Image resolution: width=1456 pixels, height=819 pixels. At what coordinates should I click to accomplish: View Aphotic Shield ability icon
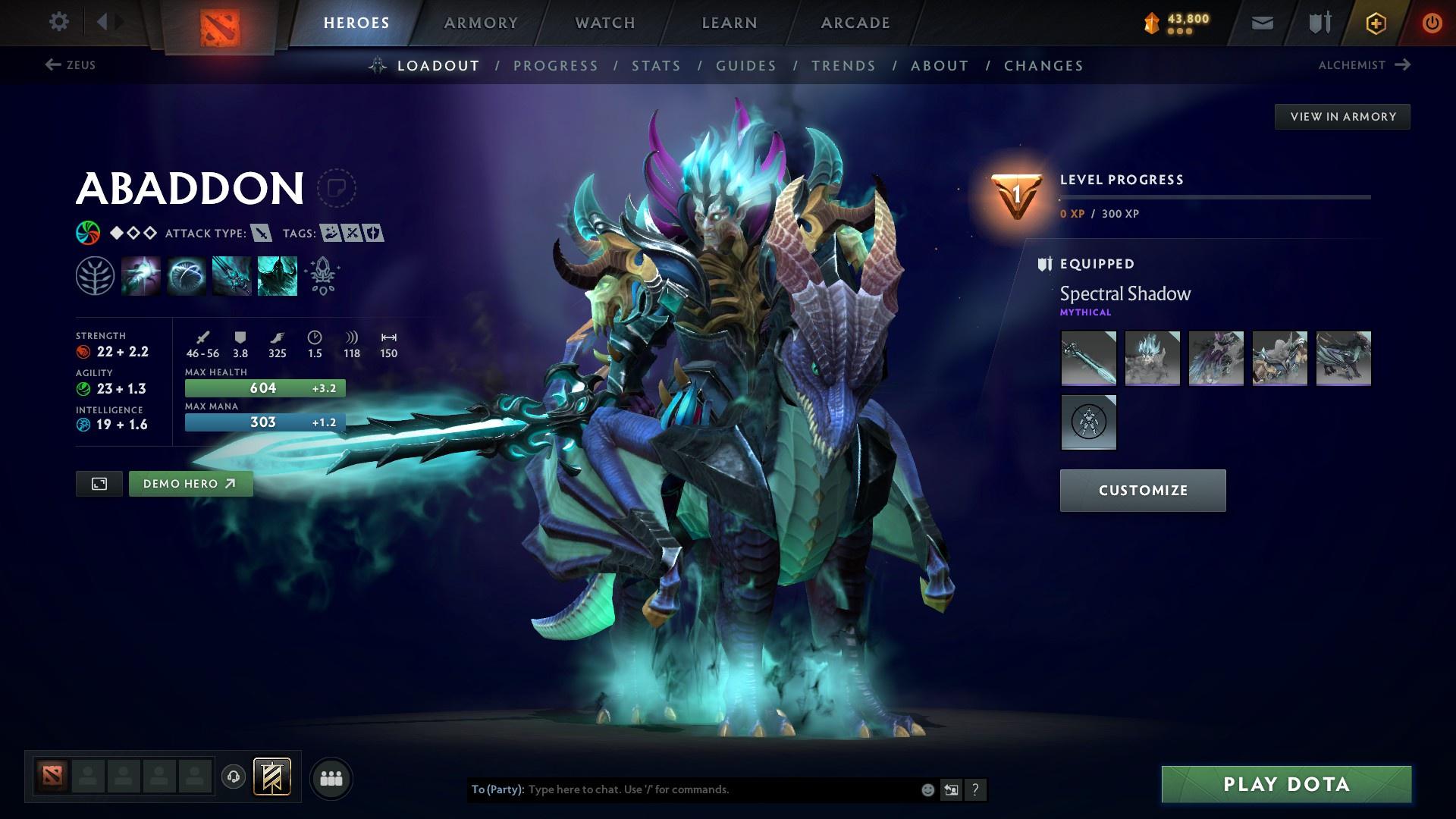pyautogui.click(x=186, y=275)
